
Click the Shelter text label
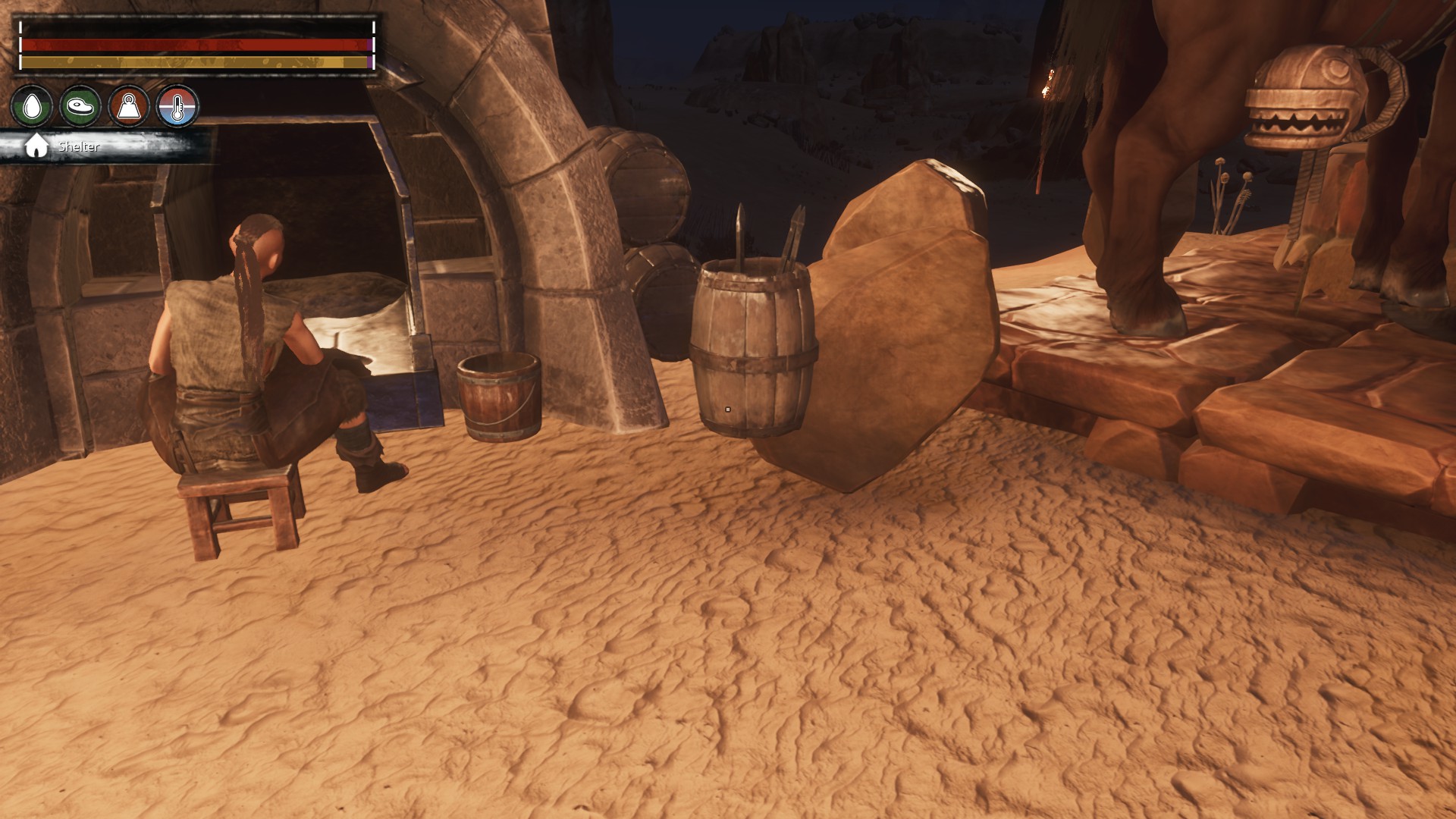[x=79, y=146]
